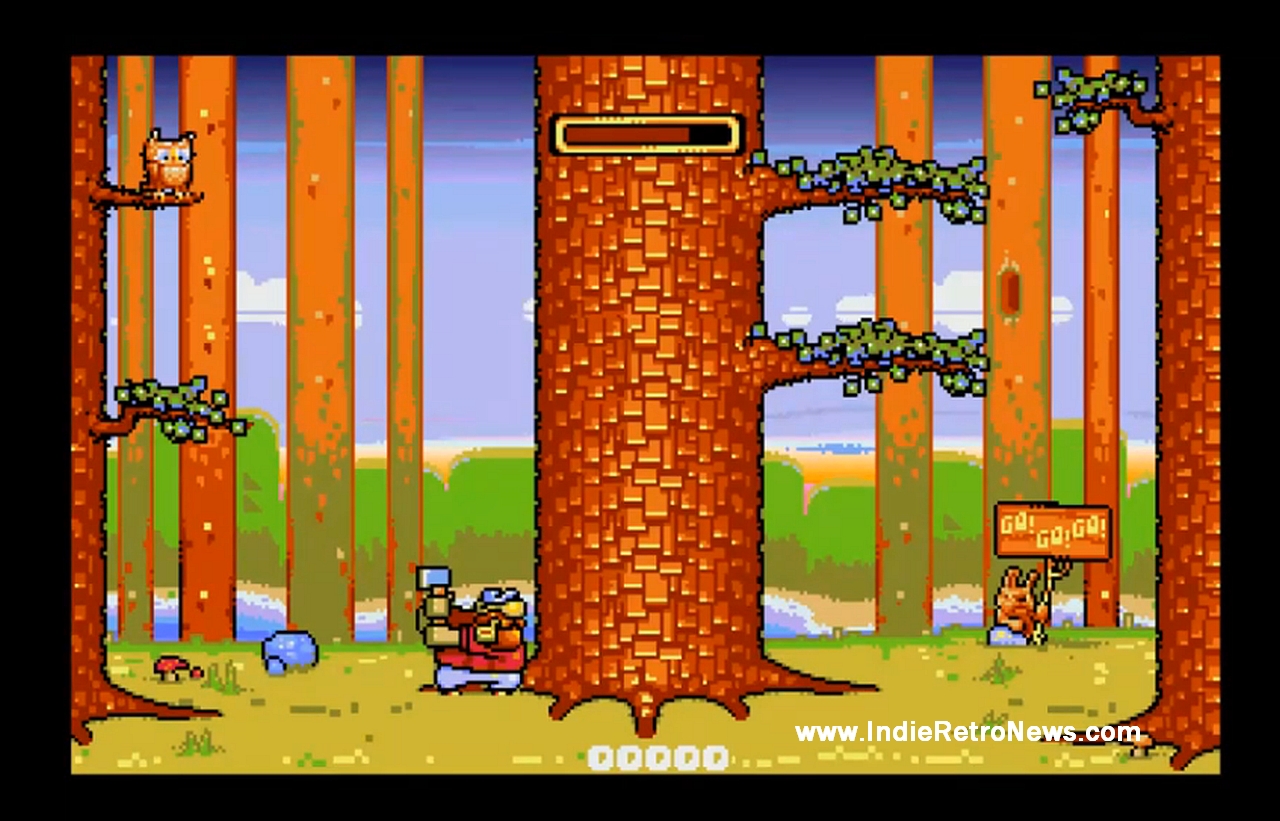This screenshot has width=1280, height=821.
Task: Toggle the middle counter circle below the tree
Action: tap(657, 756)
